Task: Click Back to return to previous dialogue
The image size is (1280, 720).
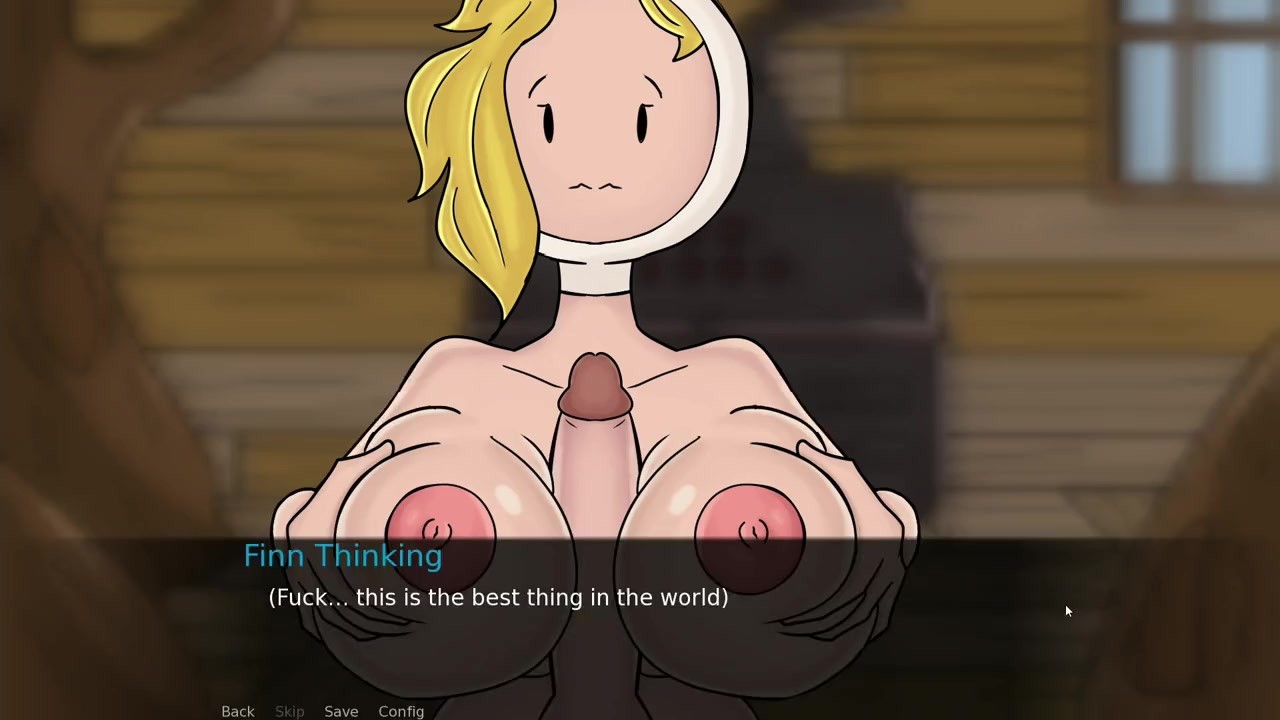Action: [x=237, y=711]
